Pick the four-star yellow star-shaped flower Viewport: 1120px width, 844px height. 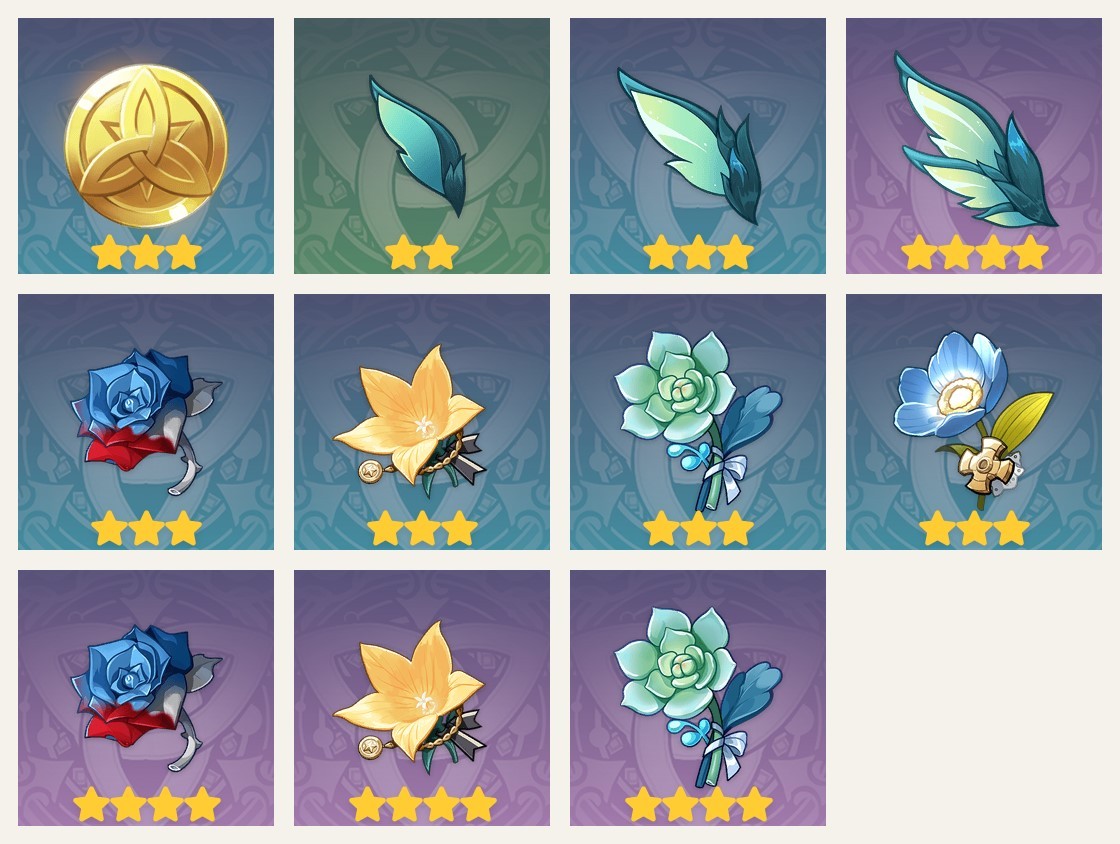click(x=422, y=698)
